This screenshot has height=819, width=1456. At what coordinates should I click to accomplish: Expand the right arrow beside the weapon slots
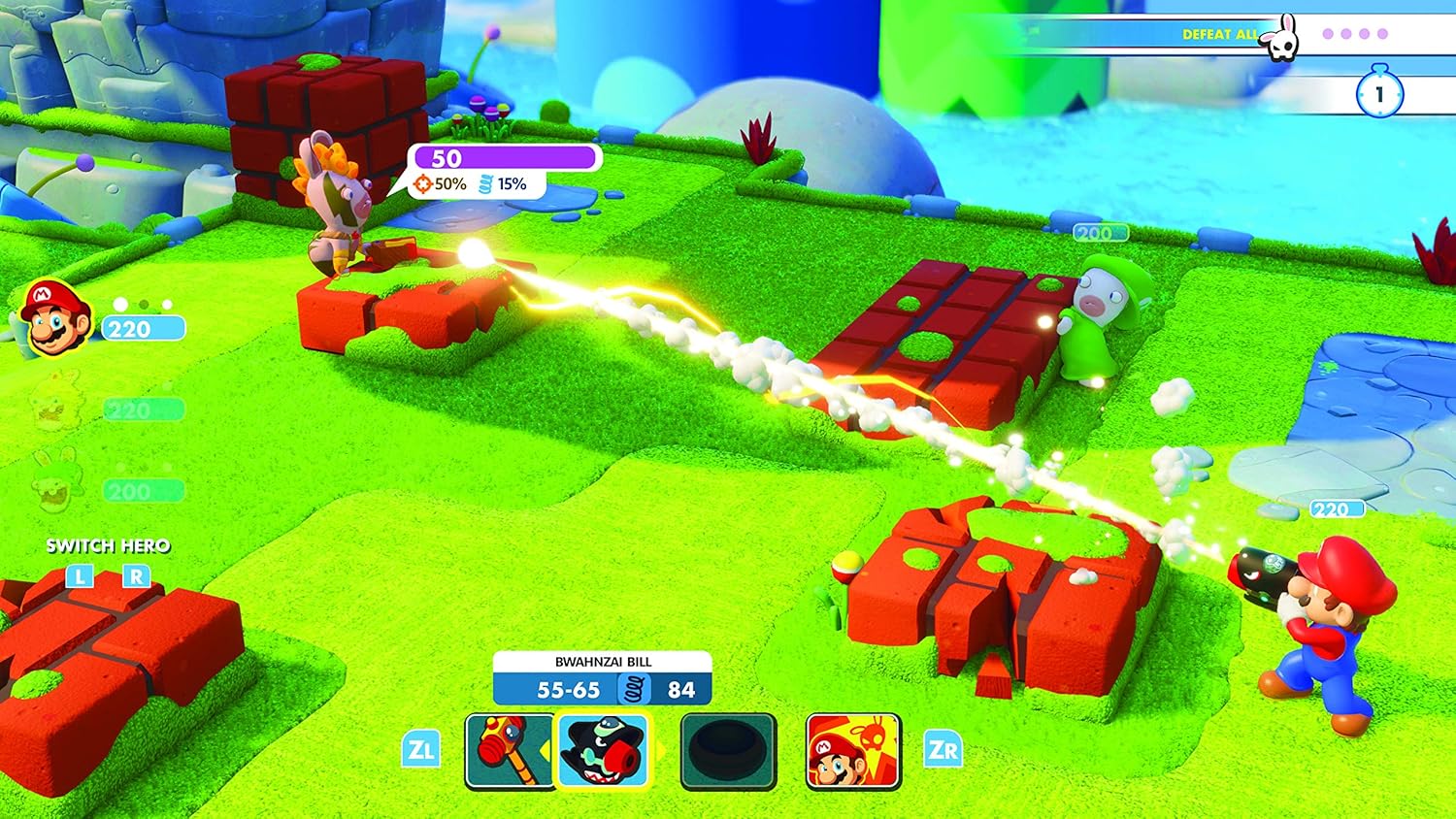[661, 748]
